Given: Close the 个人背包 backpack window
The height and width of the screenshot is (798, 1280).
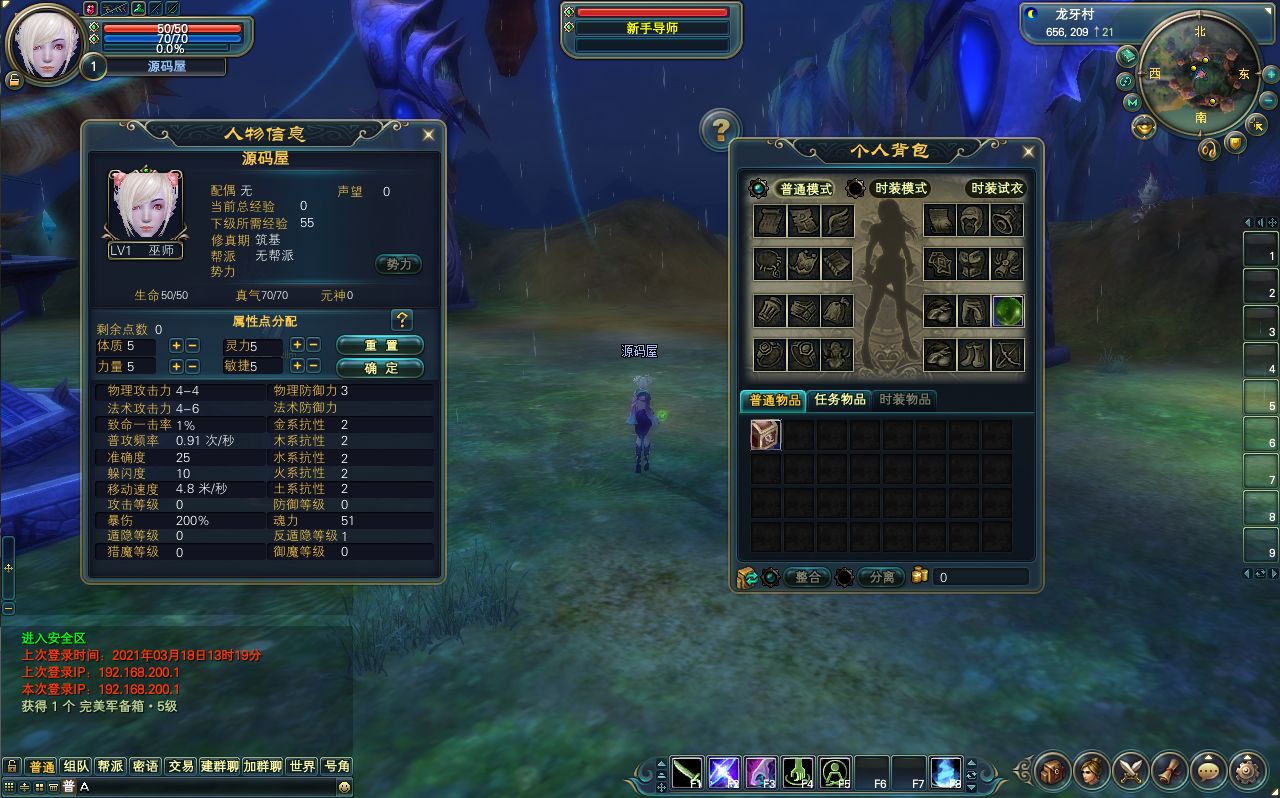Looking at the screenshot, I should [1028, 152].
